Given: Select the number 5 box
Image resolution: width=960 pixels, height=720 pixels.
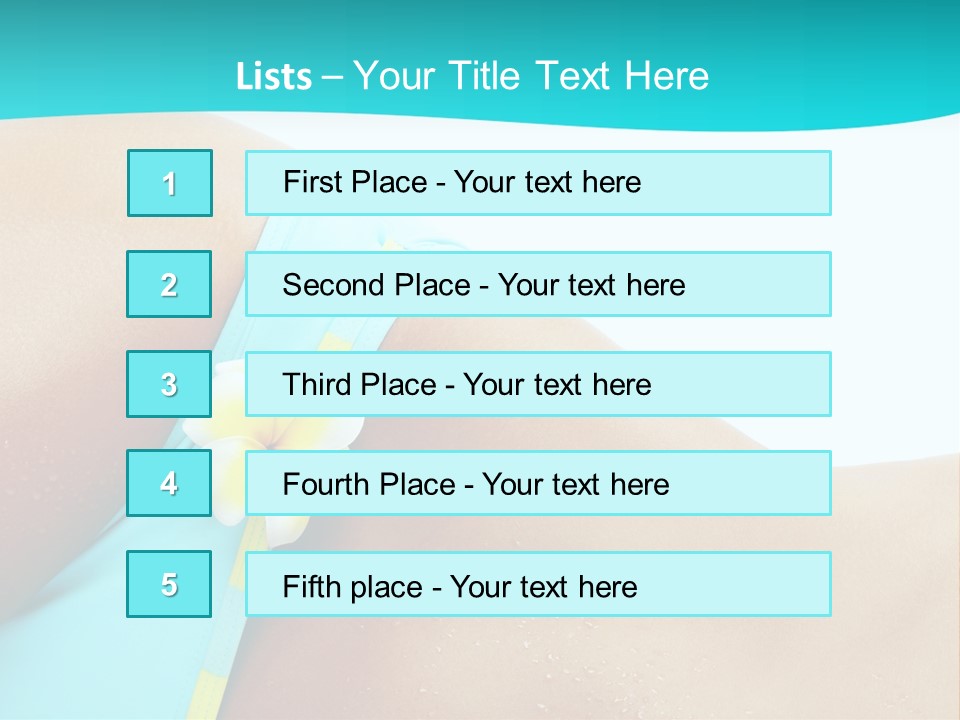Looking at the screenshot, I should click(x=170, y=584).
